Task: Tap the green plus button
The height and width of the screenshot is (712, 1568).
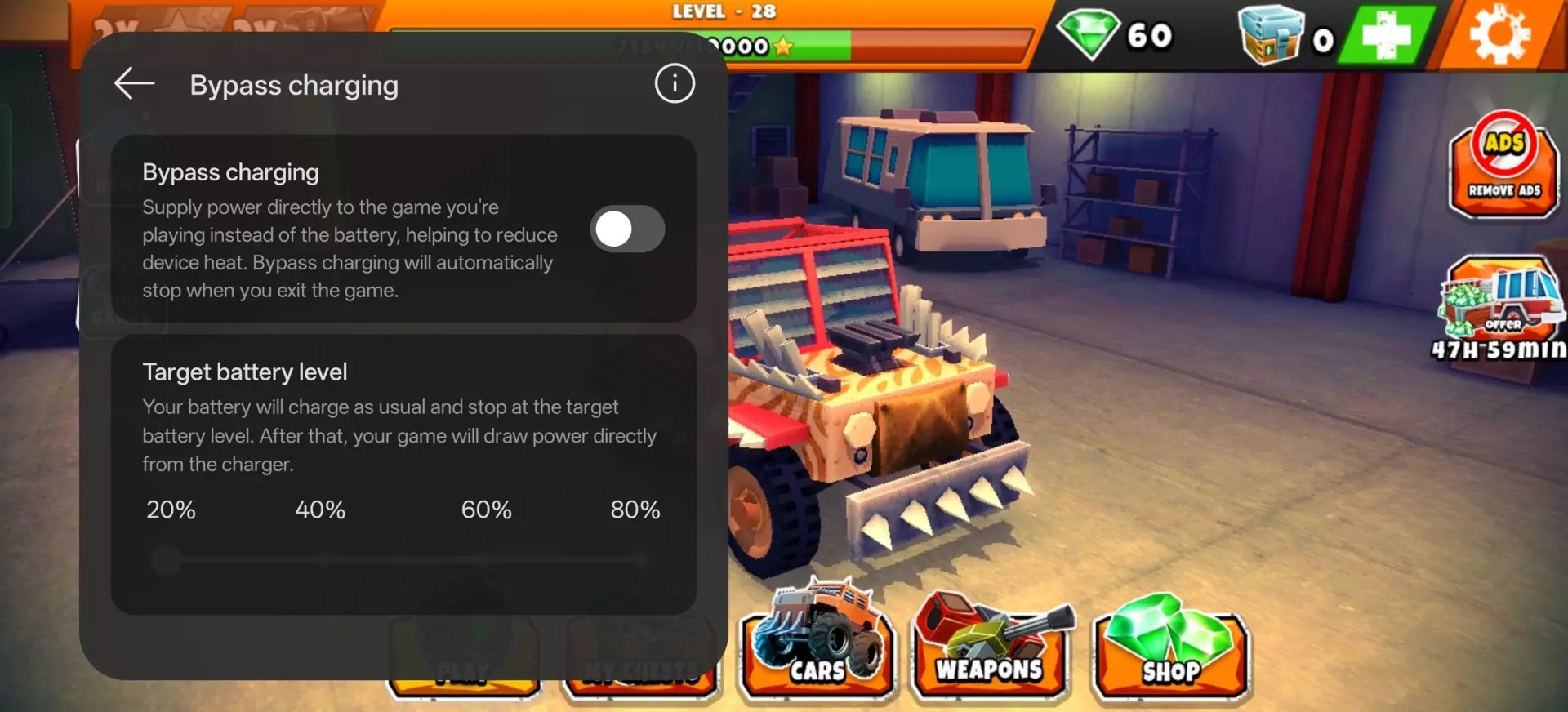Action: (1387, 35)
